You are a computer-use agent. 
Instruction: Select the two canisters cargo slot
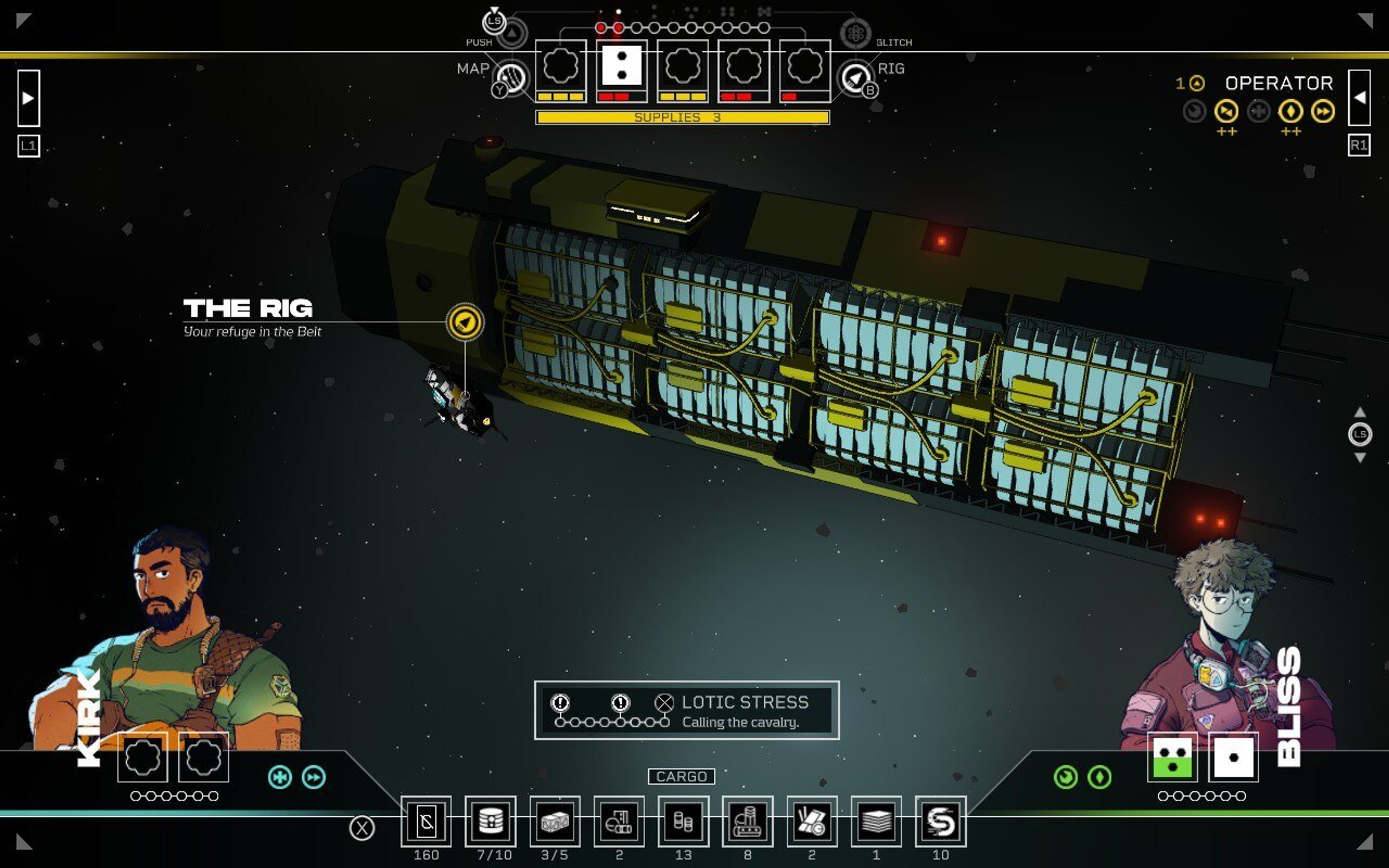tap(683, 821)
